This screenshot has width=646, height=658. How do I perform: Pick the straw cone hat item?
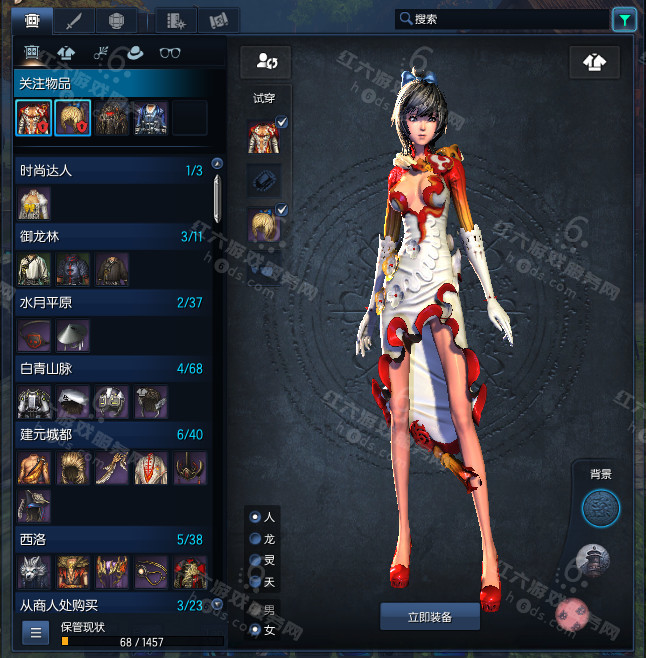coord(73,335)
